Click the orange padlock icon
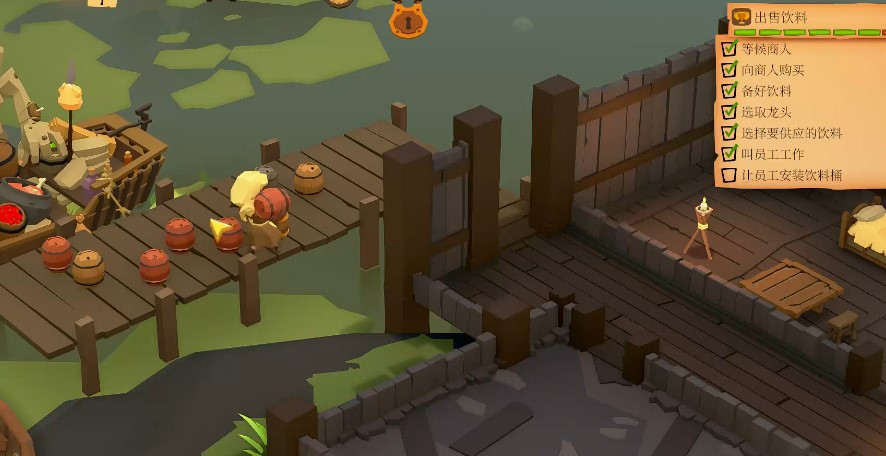 pyautogui.click(x=407, y=19)
